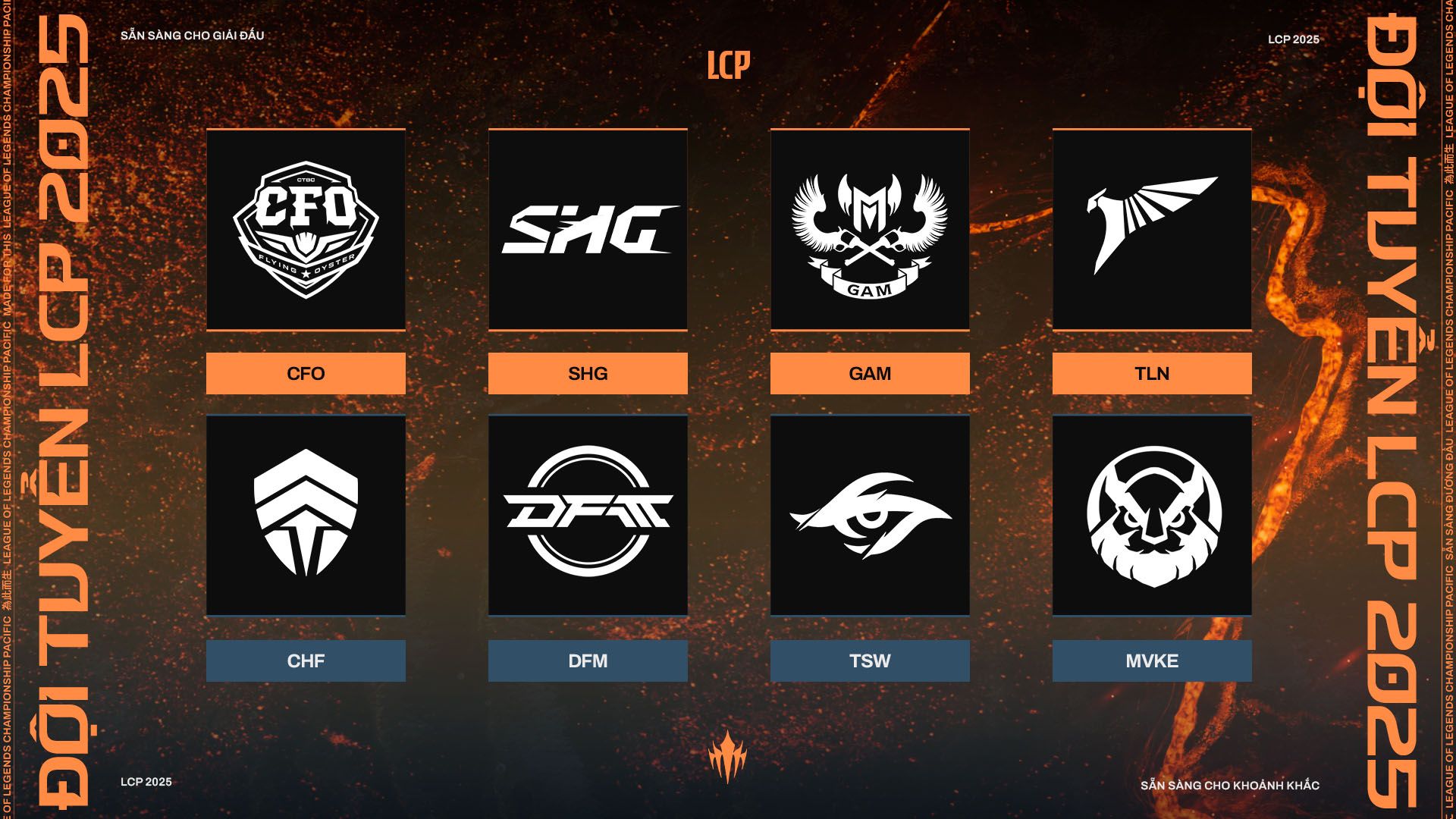Select the Talon bird logo tile
1456x819 pixels.
point(1152,229)
